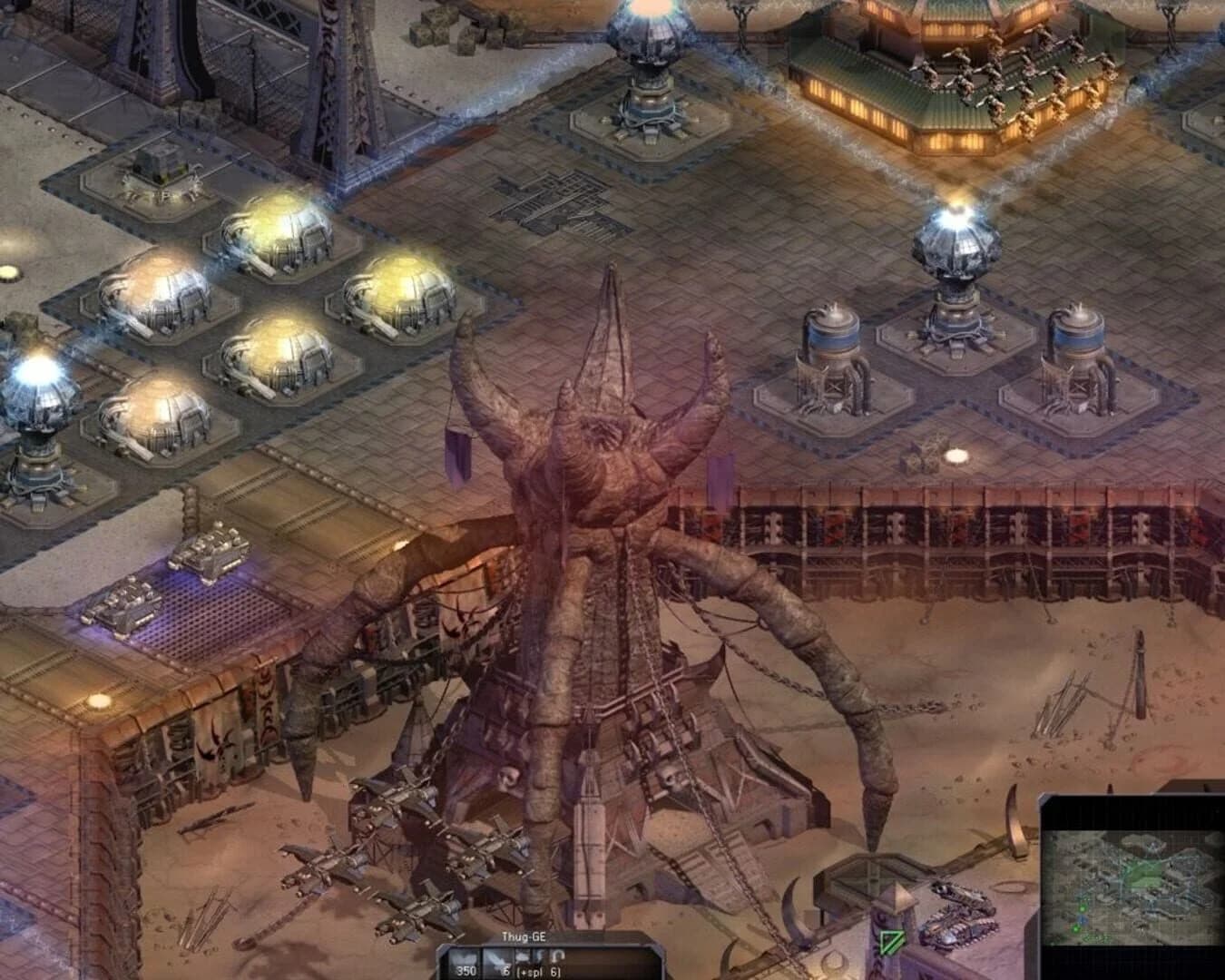Click the shield icon labeled +spl in stats panel
This screenshot has height=980, width=1225.
[523, 955]
